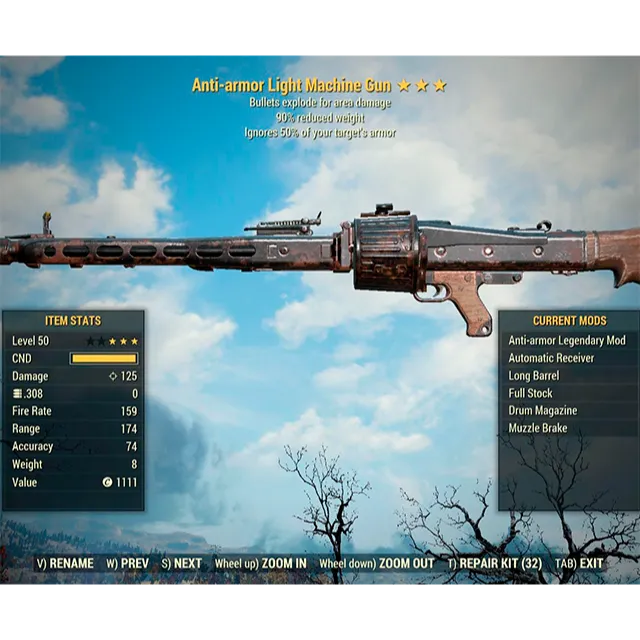This screenshot has width=640, height=640.
Task: Go to the previous item with PREV
Action: [x=127, y=563]
